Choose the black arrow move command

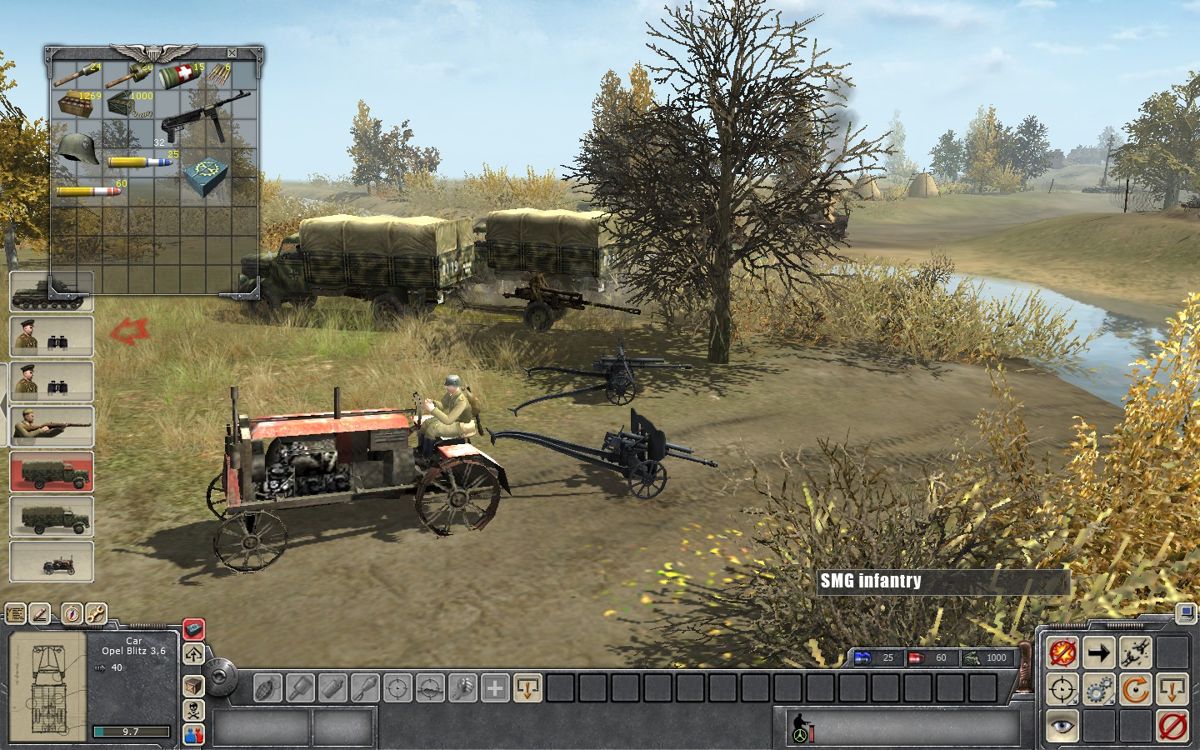[1099, 654]
